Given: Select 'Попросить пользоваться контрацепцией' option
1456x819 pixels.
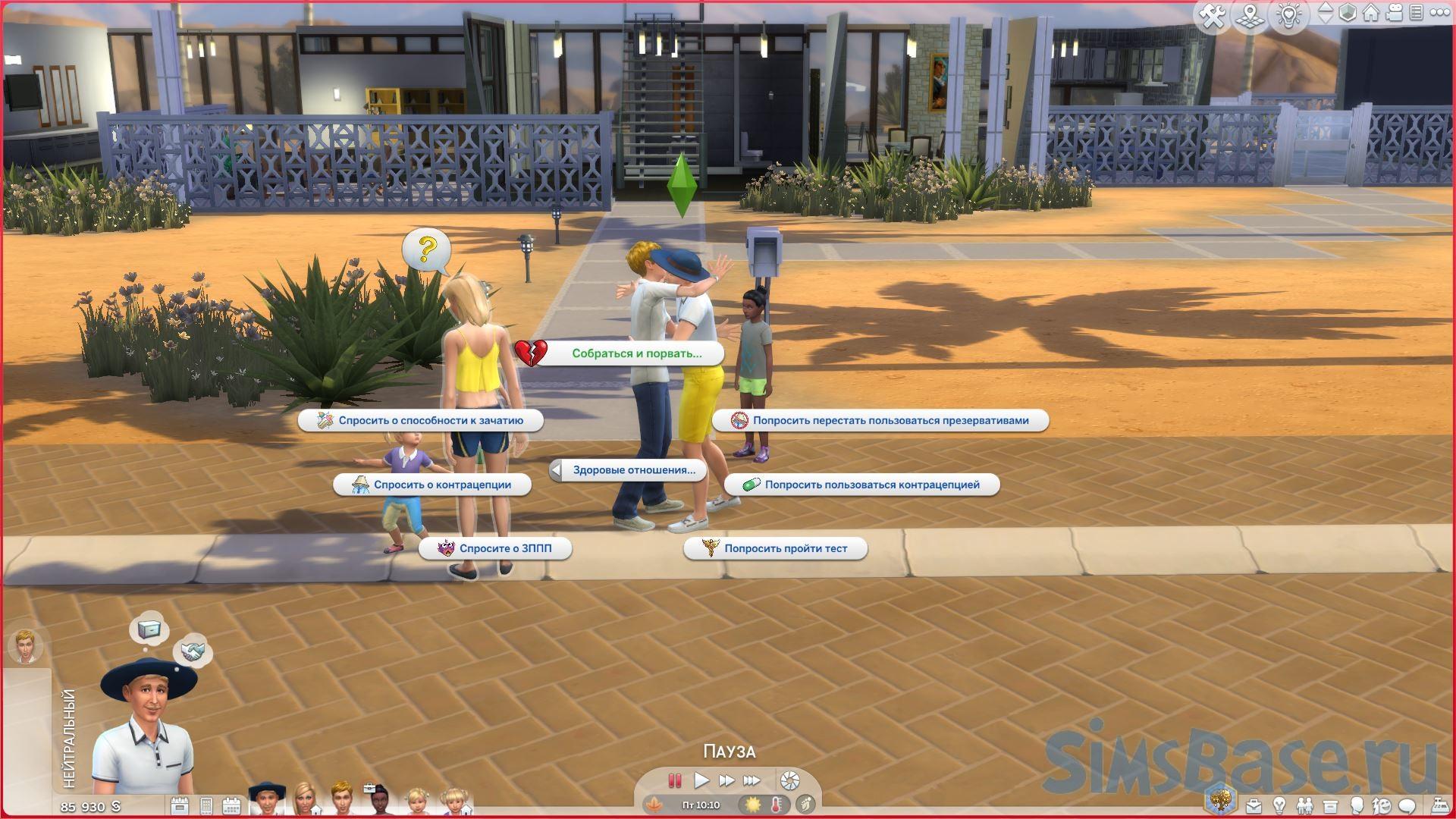Looking at the screenshot, I should 871,485.
